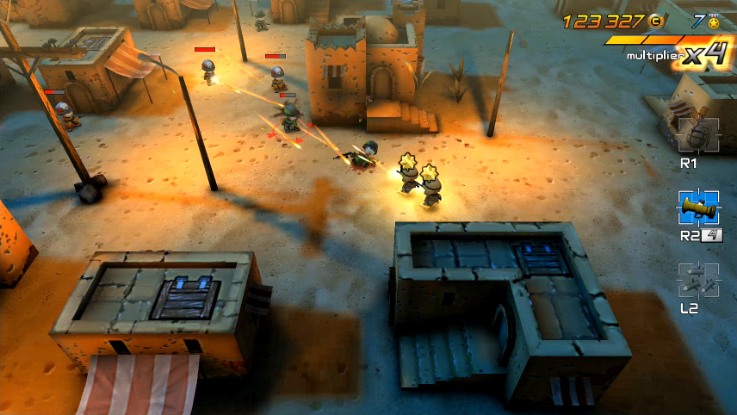Activate the highlighted rocket launcher slot

(698, 208)
